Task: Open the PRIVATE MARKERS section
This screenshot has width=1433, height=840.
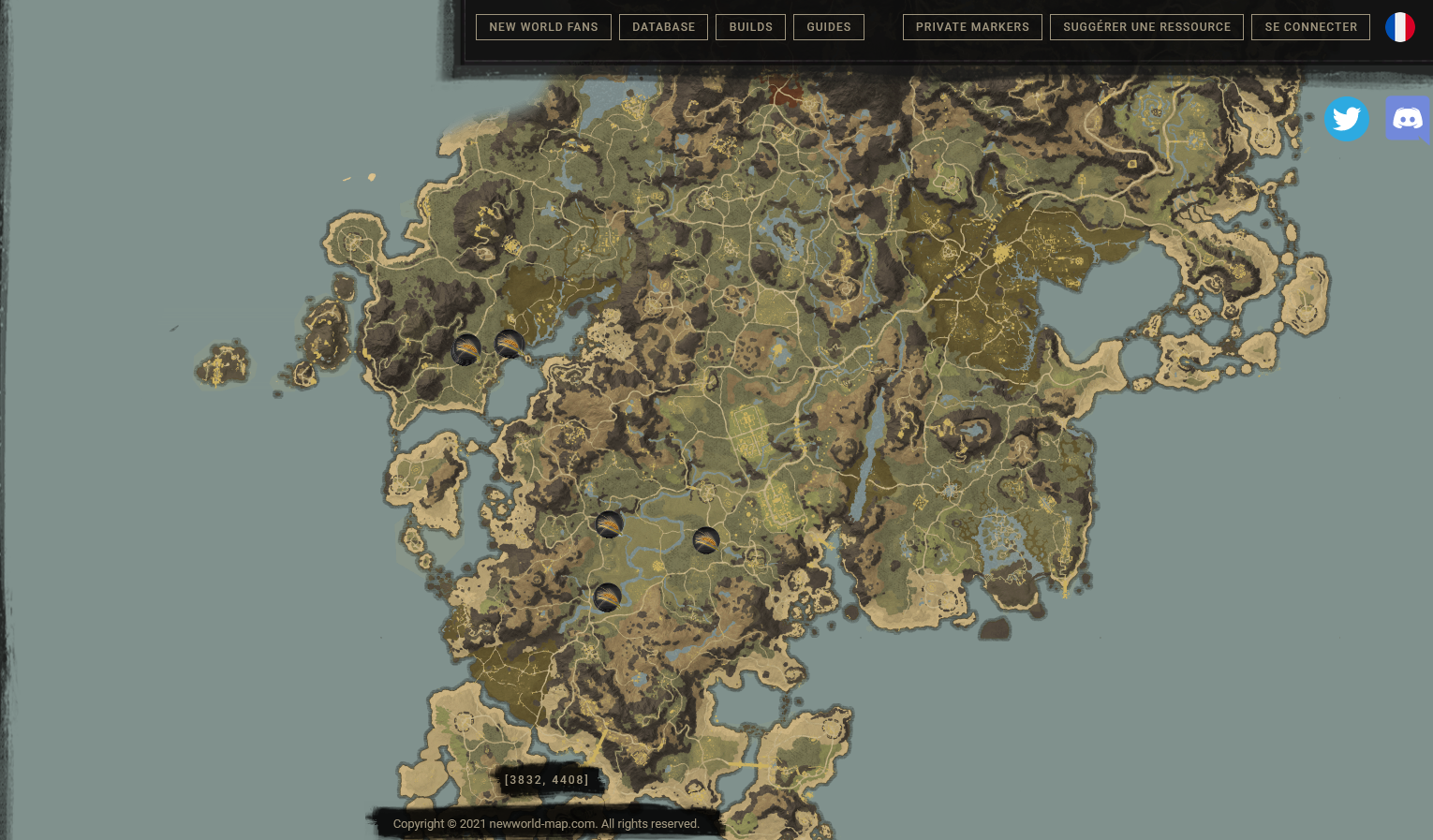Action: (x=972, y=27)
